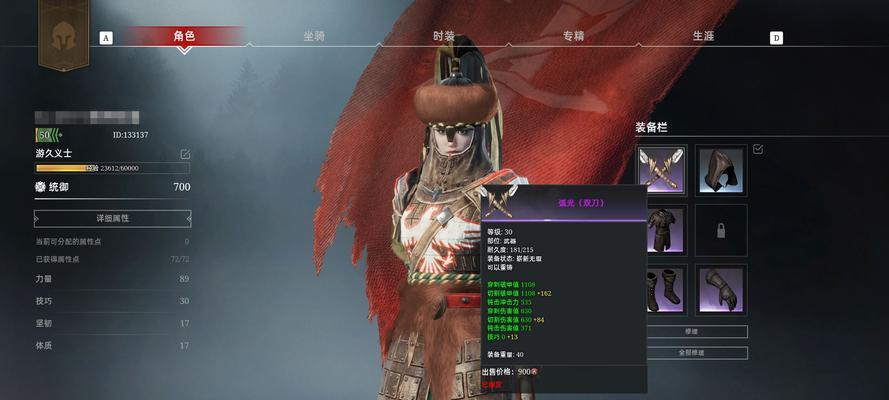Select the boots equipment slot
Screen dimensions: 889x400
[661, 290]
